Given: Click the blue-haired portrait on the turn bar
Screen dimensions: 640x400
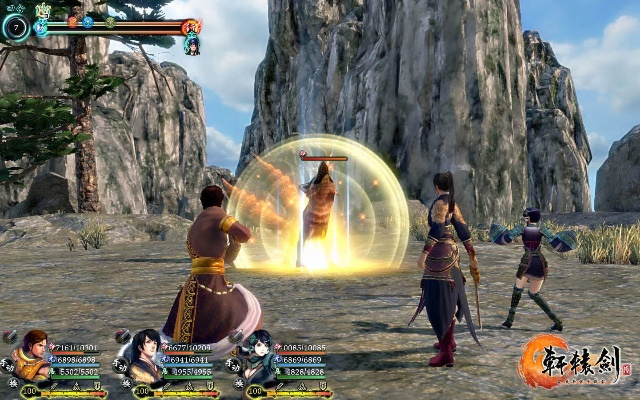Looking at the screenshot, I should [191, 45].
